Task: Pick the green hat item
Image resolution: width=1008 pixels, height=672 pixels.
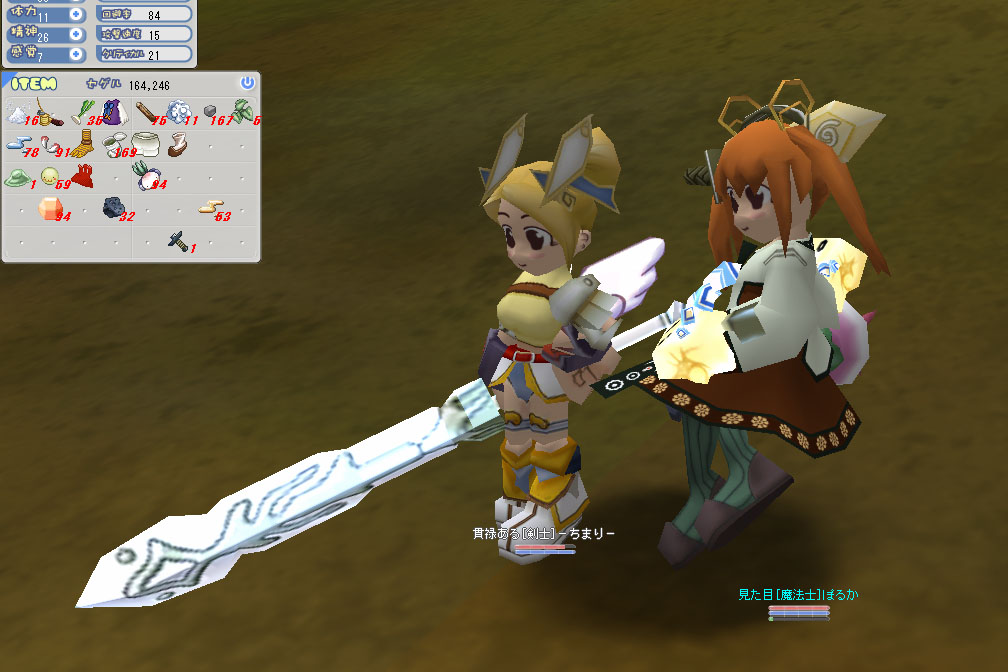Action: point(17,177)
